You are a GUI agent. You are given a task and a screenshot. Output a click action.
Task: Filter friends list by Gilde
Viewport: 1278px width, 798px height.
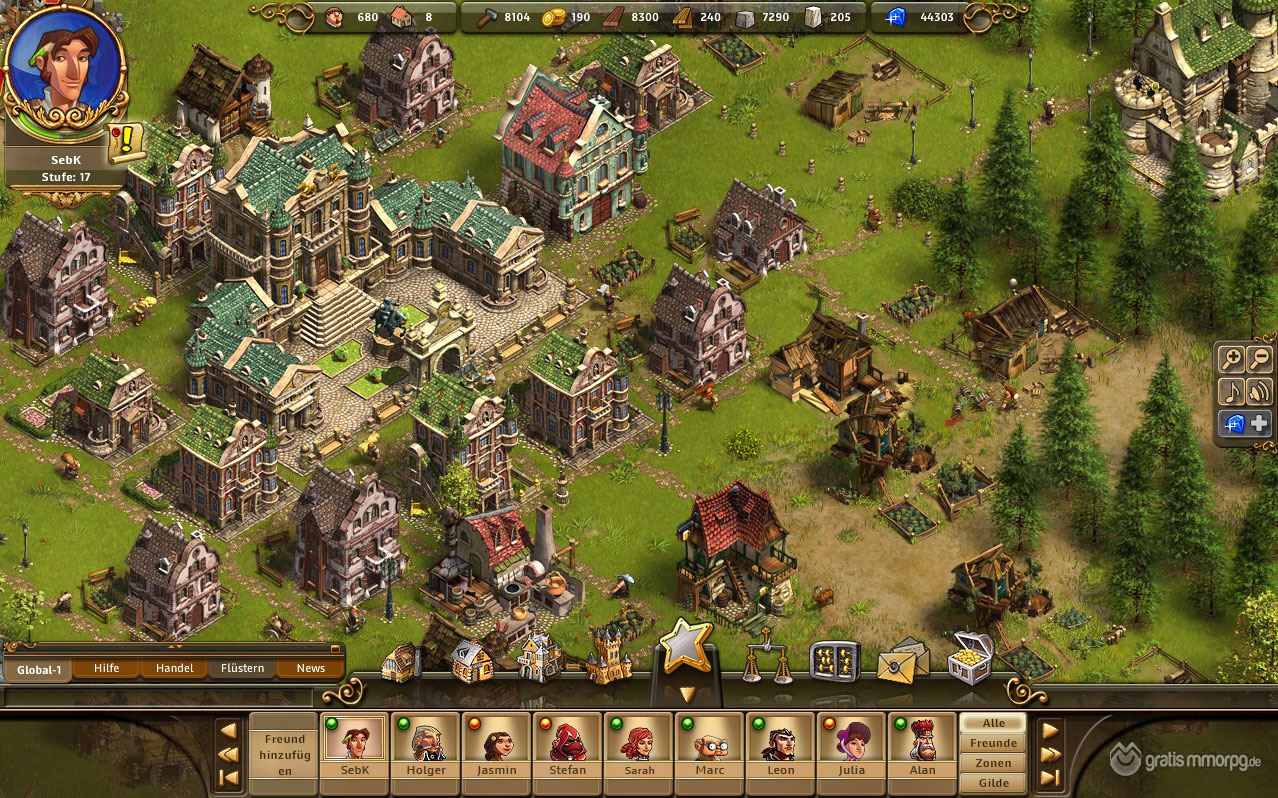(993, 783)
